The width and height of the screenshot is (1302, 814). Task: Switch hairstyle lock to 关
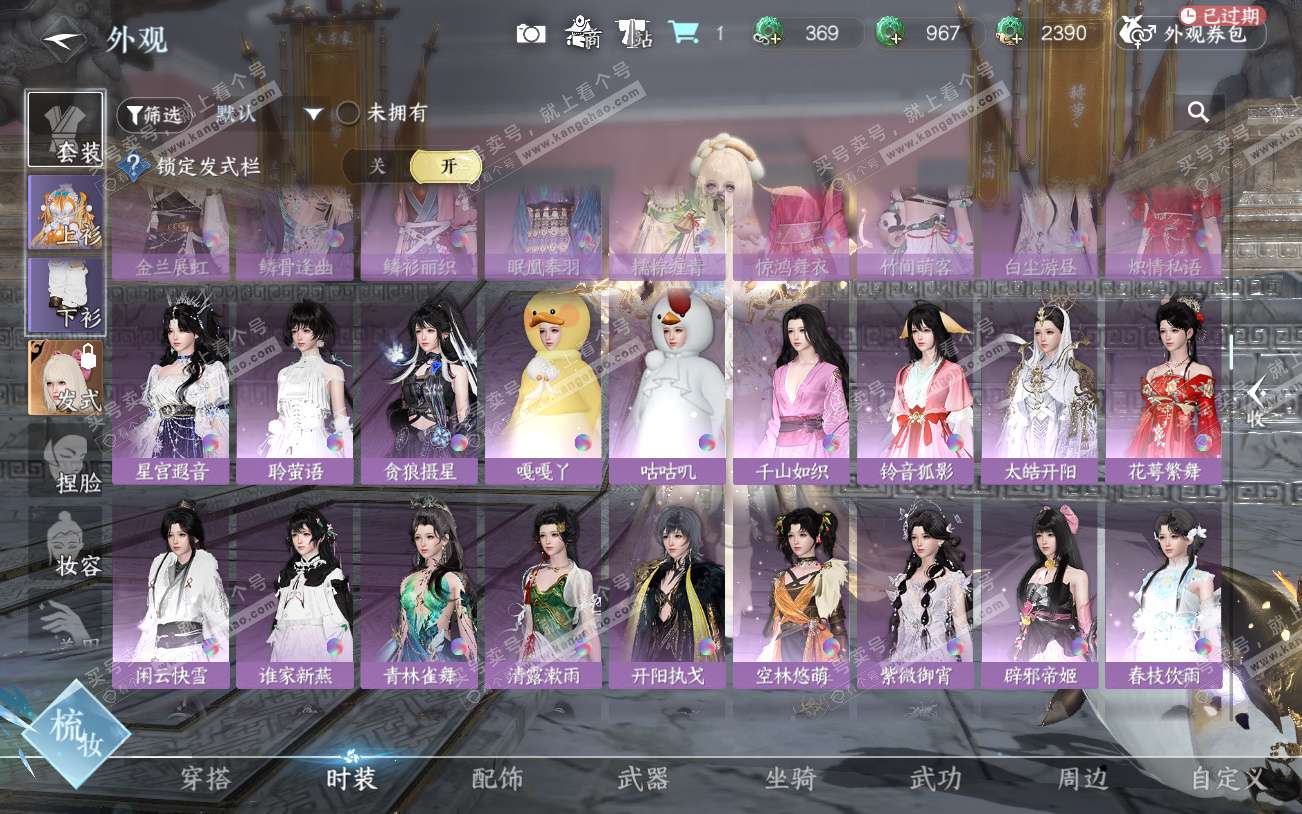tap(377, 166)
